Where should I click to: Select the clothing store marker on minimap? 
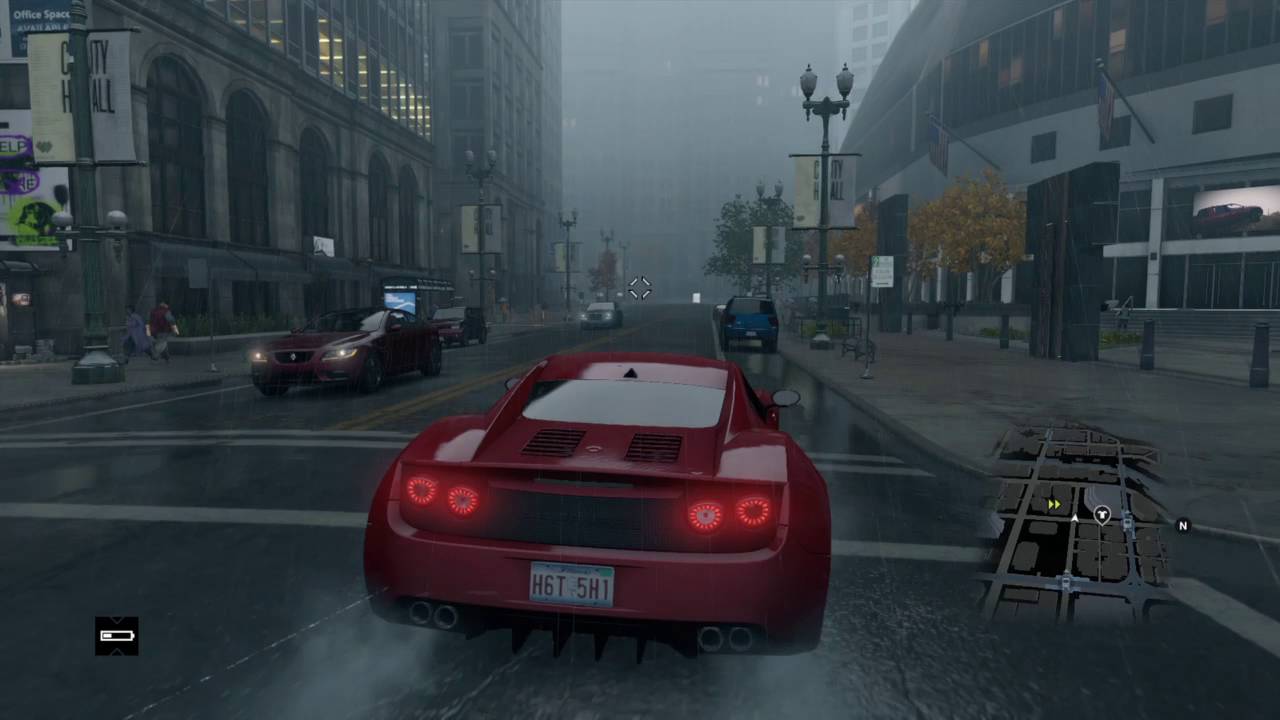[x=1102, y=515]
